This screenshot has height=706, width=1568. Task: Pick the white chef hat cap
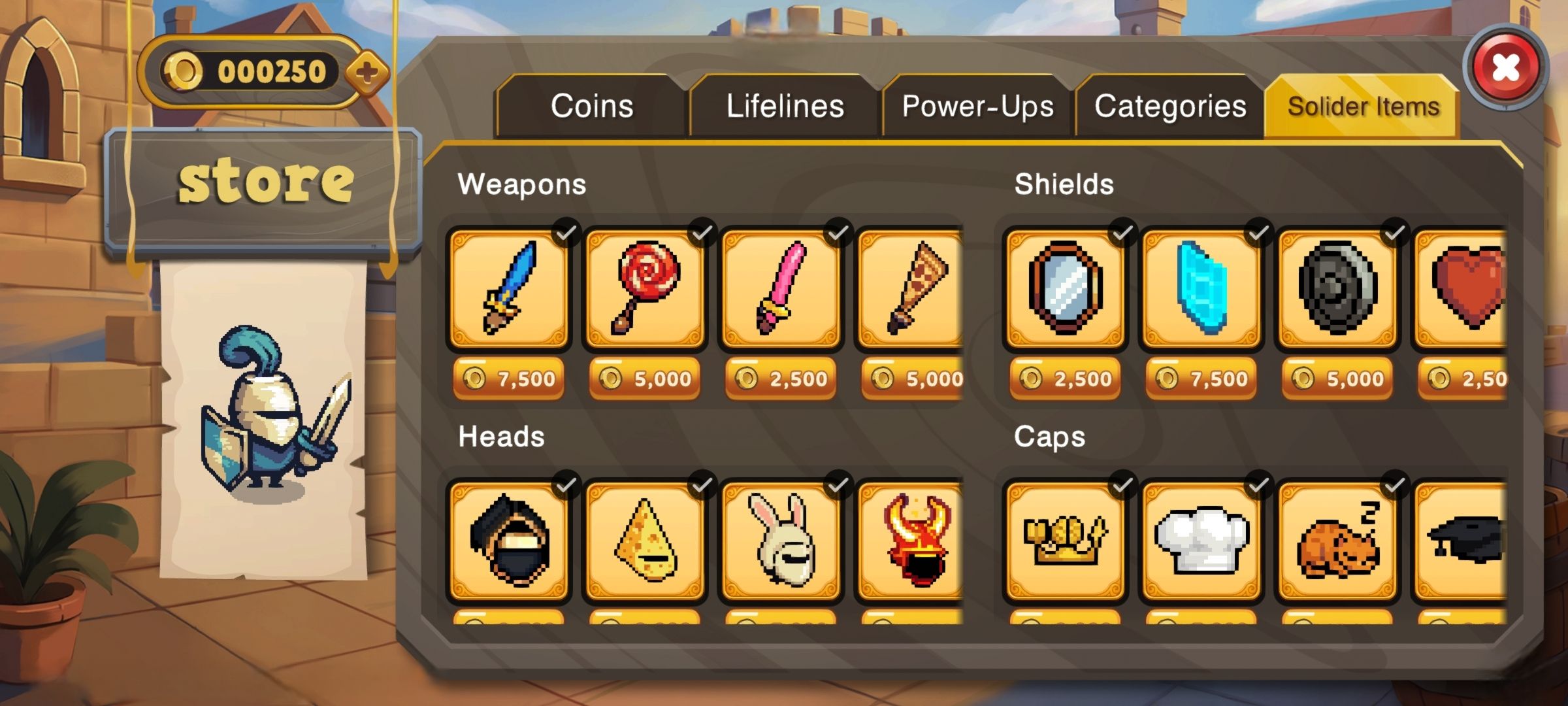[x=1201, y=541]
